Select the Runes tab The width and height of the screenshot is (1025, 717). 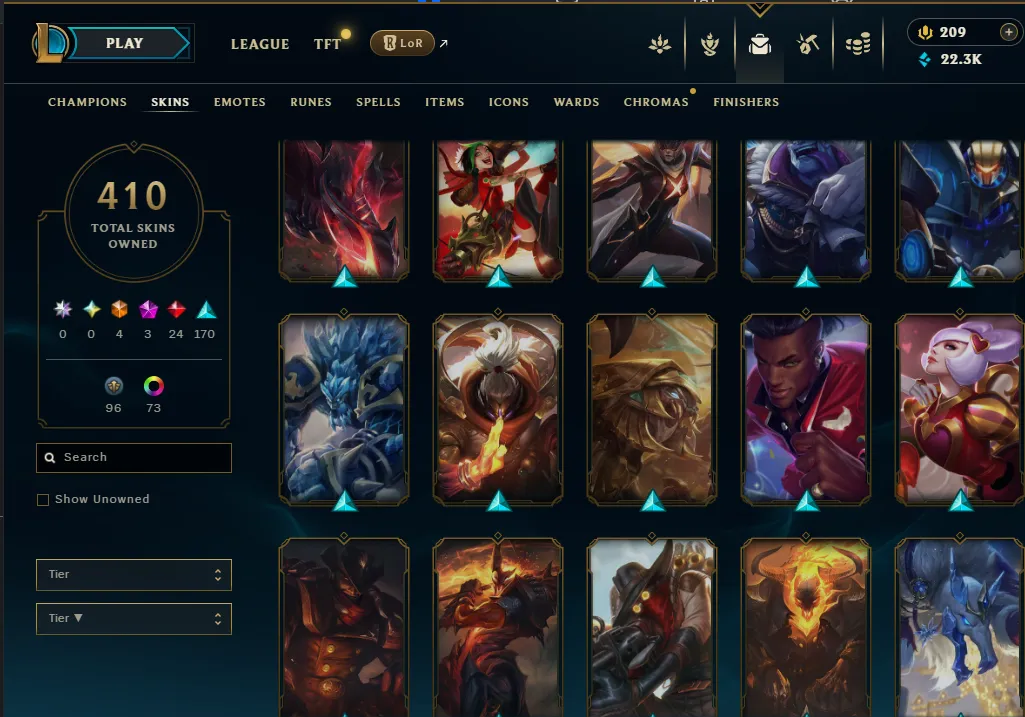coord(311,102)
